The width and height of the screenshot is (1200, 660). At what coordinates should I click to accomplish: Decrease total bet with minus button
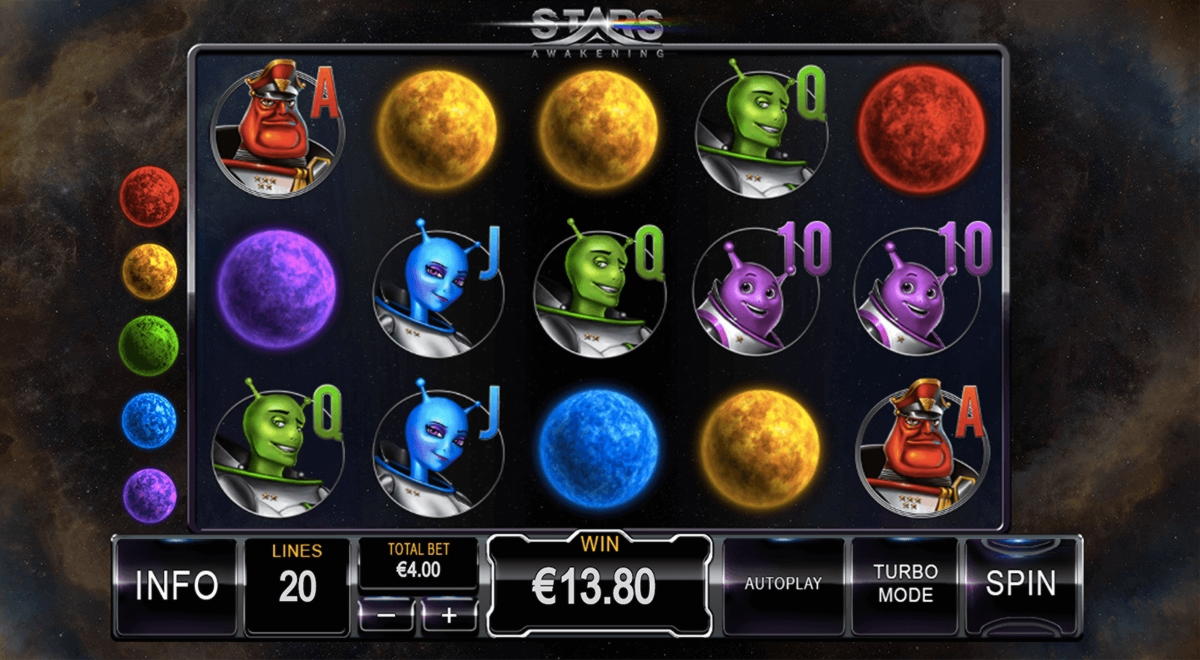(x=386, y=616)
